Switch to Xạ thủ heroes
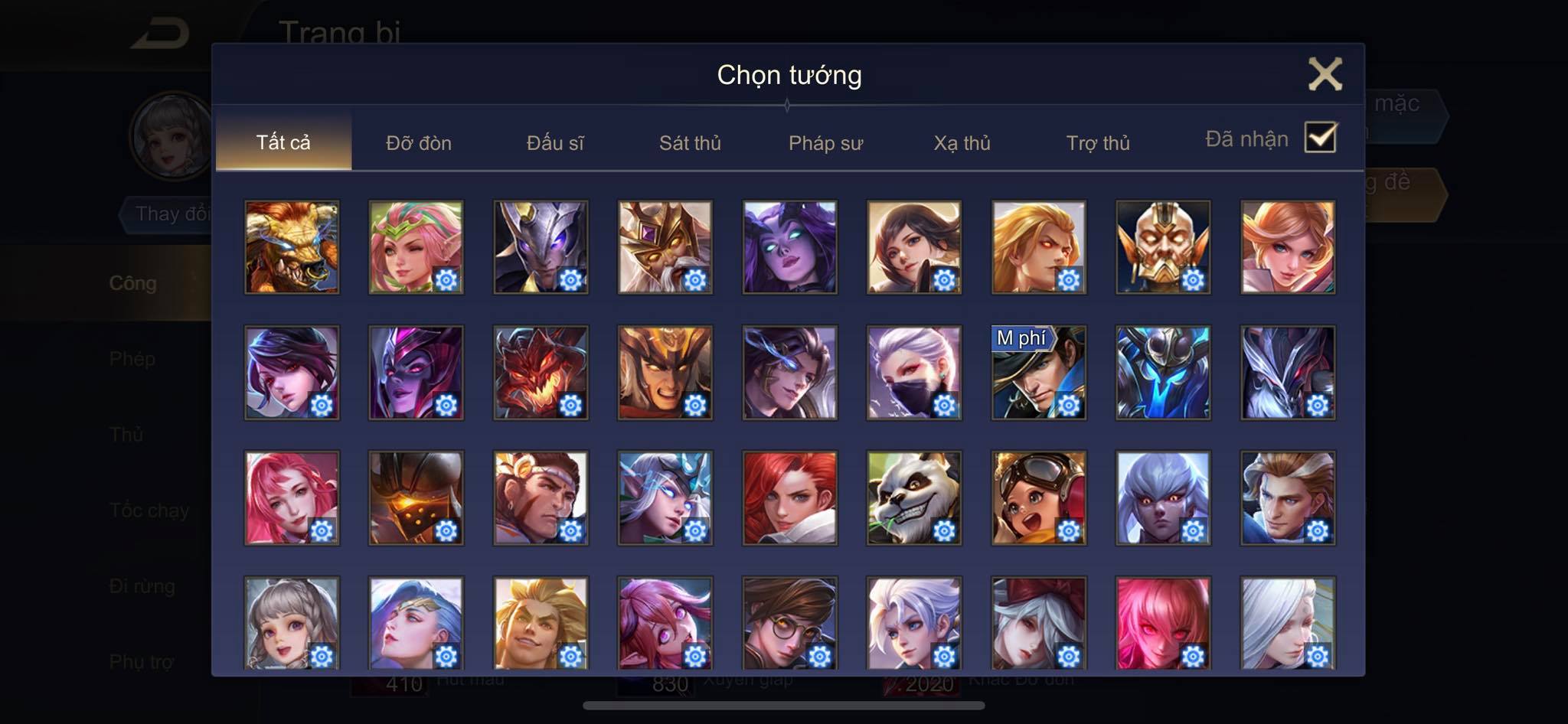1568x724 pixels. click(x=962, y=143)
